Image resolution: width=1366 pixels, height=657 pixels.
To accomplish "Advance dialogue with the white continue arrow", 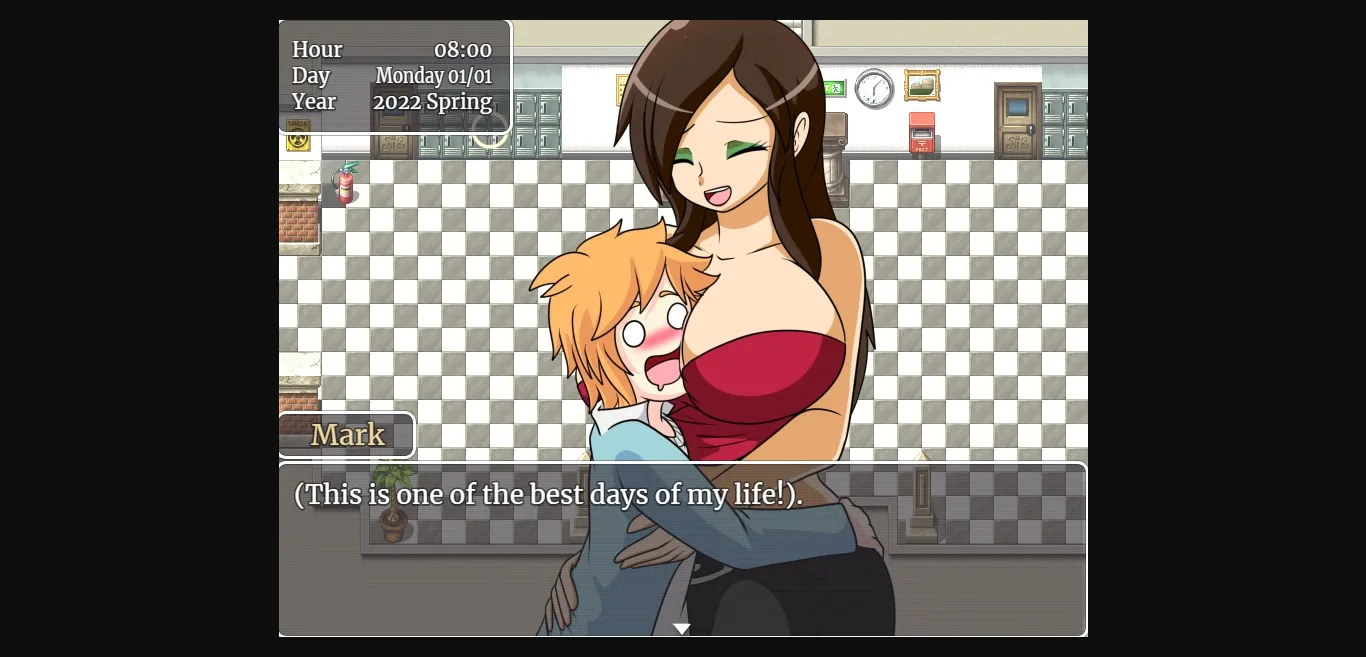I will point(682,629).
